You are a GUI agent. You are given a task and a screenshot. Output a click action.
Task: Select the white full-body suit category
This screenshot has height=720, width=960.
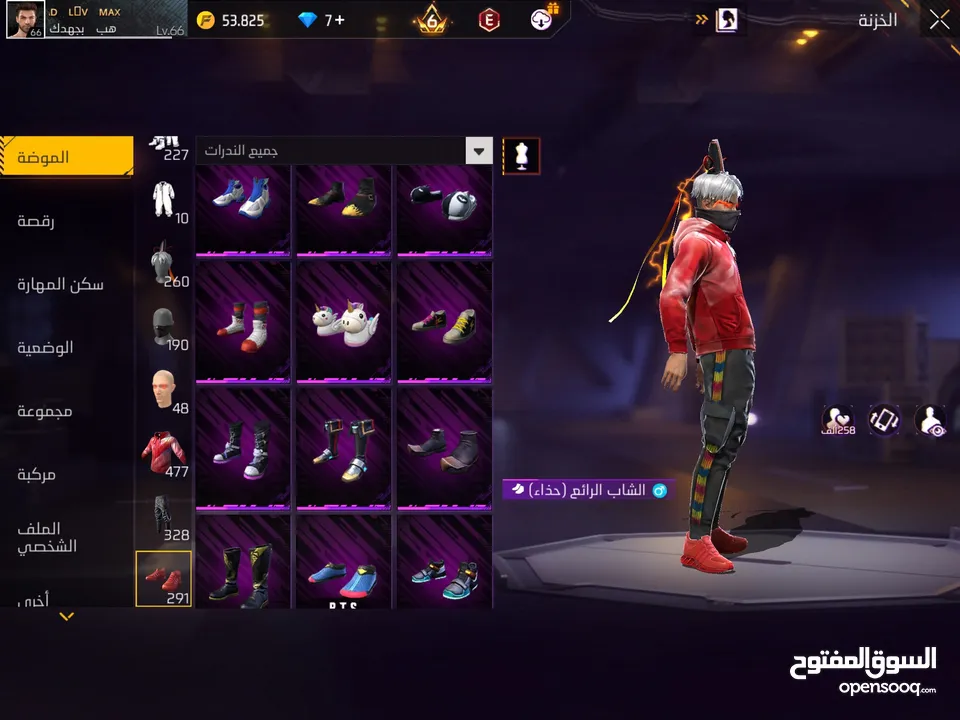pyautogui.click(x=163, y=200)
